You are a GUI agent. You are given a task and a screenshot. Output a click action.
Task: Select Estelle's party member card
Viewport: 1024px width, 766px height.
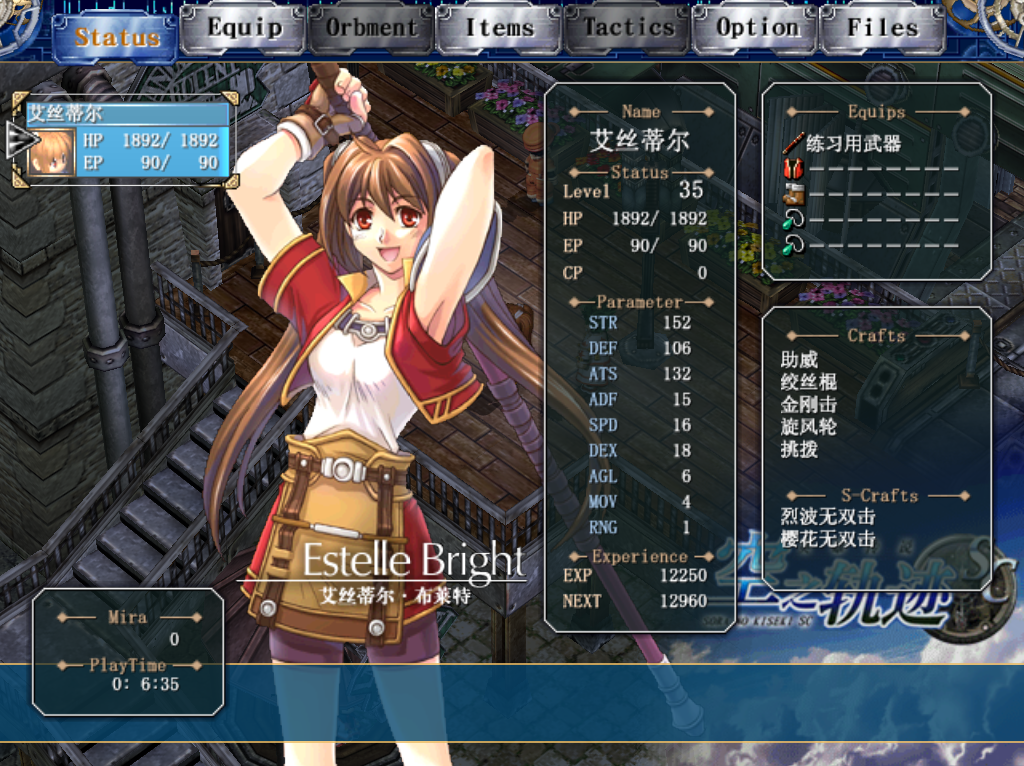pos(127,139)
